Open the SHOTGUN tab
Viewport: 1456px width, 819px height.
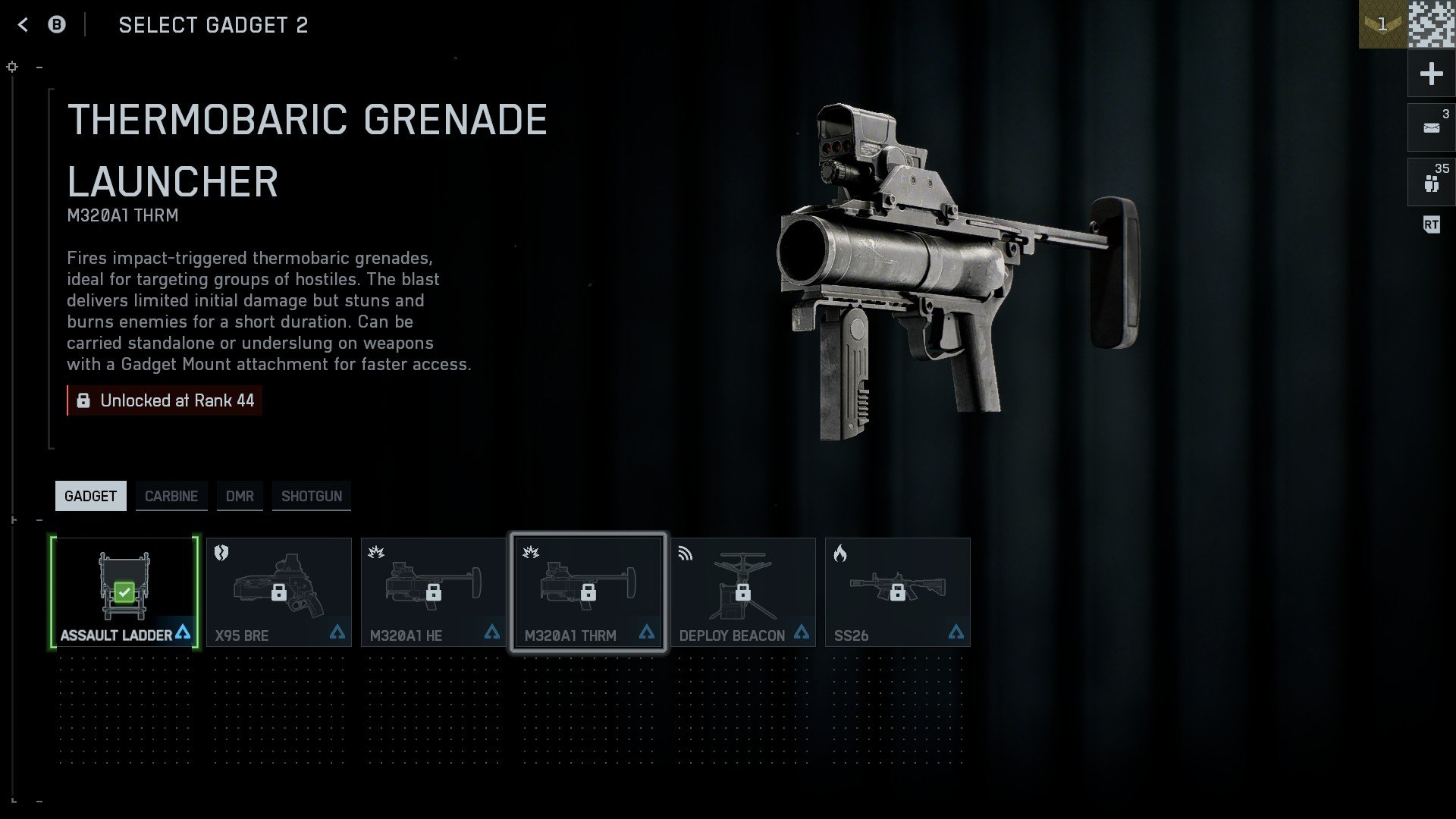pos(311,496)
